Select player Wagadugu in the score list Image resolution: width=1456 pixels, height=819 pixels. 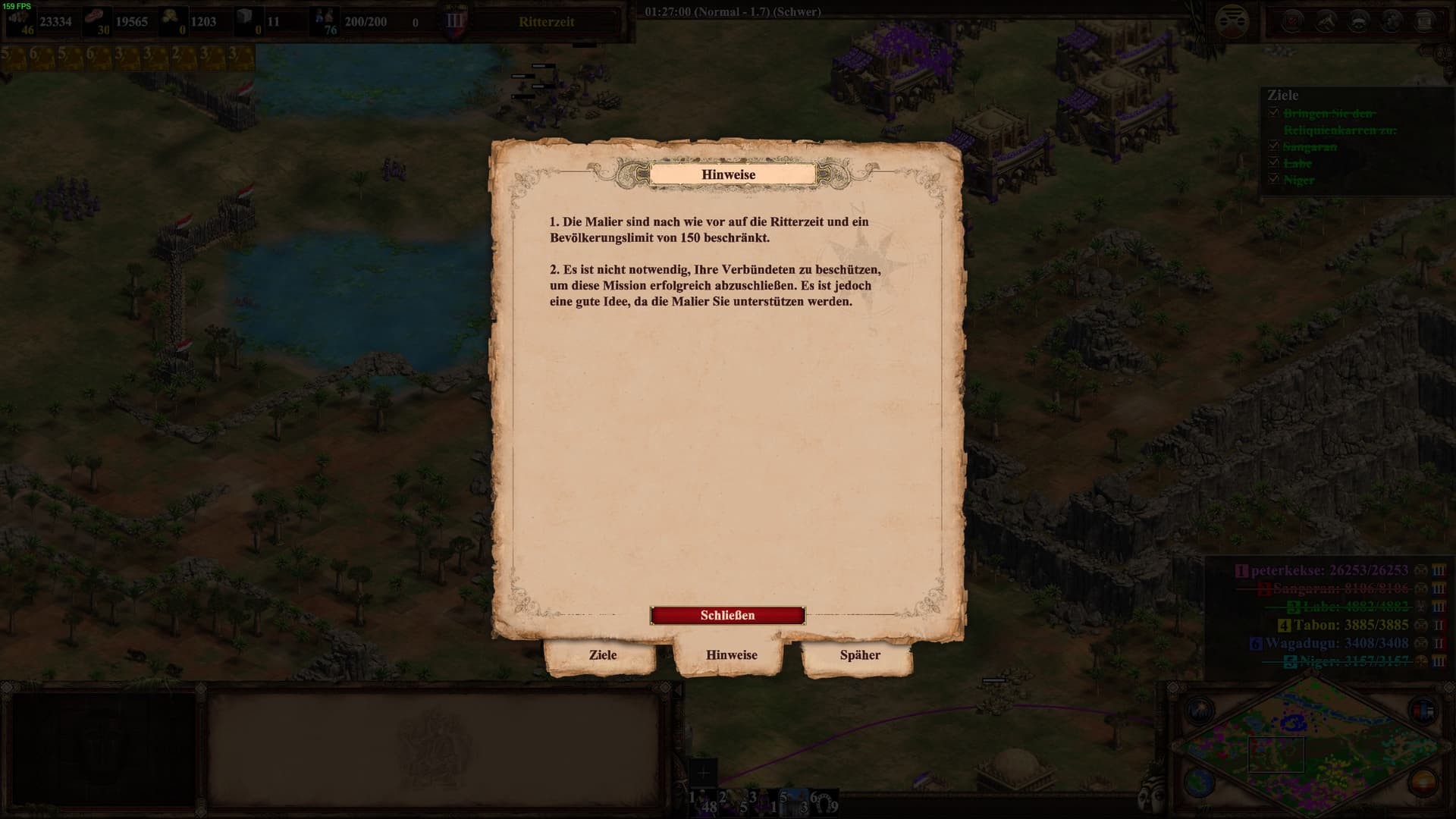(1336, 643)
